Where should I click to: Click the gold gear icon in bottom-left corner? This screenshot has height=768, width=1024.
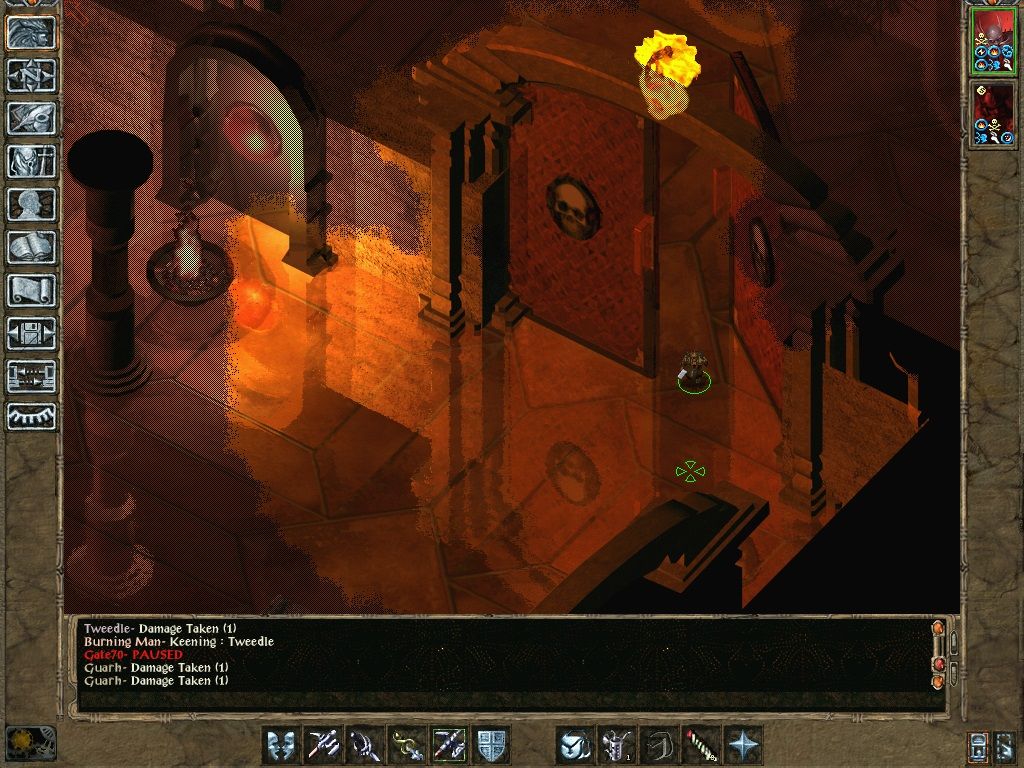31,743
